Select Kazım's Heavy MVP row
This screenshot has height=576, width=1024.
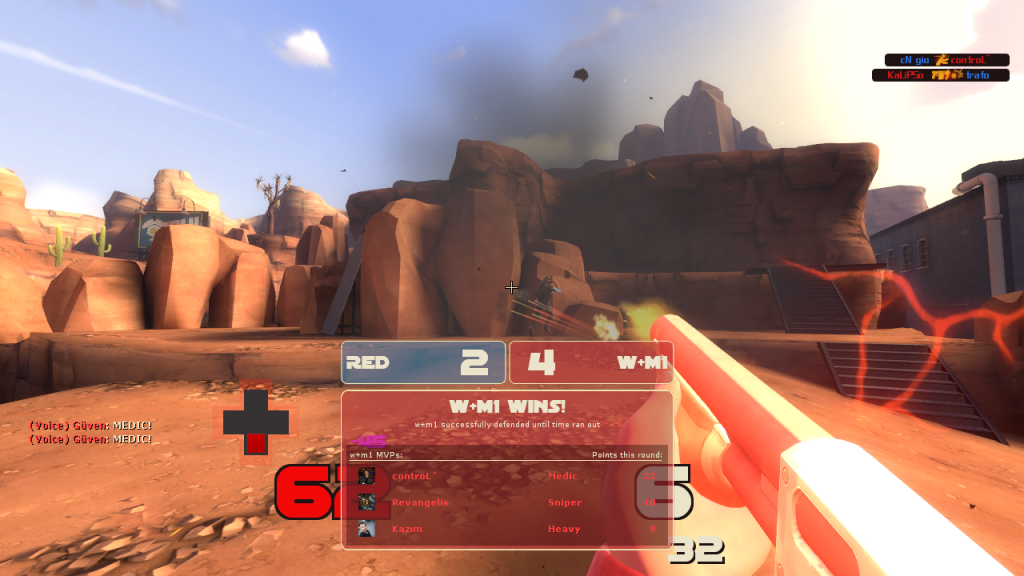[x=507, y=528]
